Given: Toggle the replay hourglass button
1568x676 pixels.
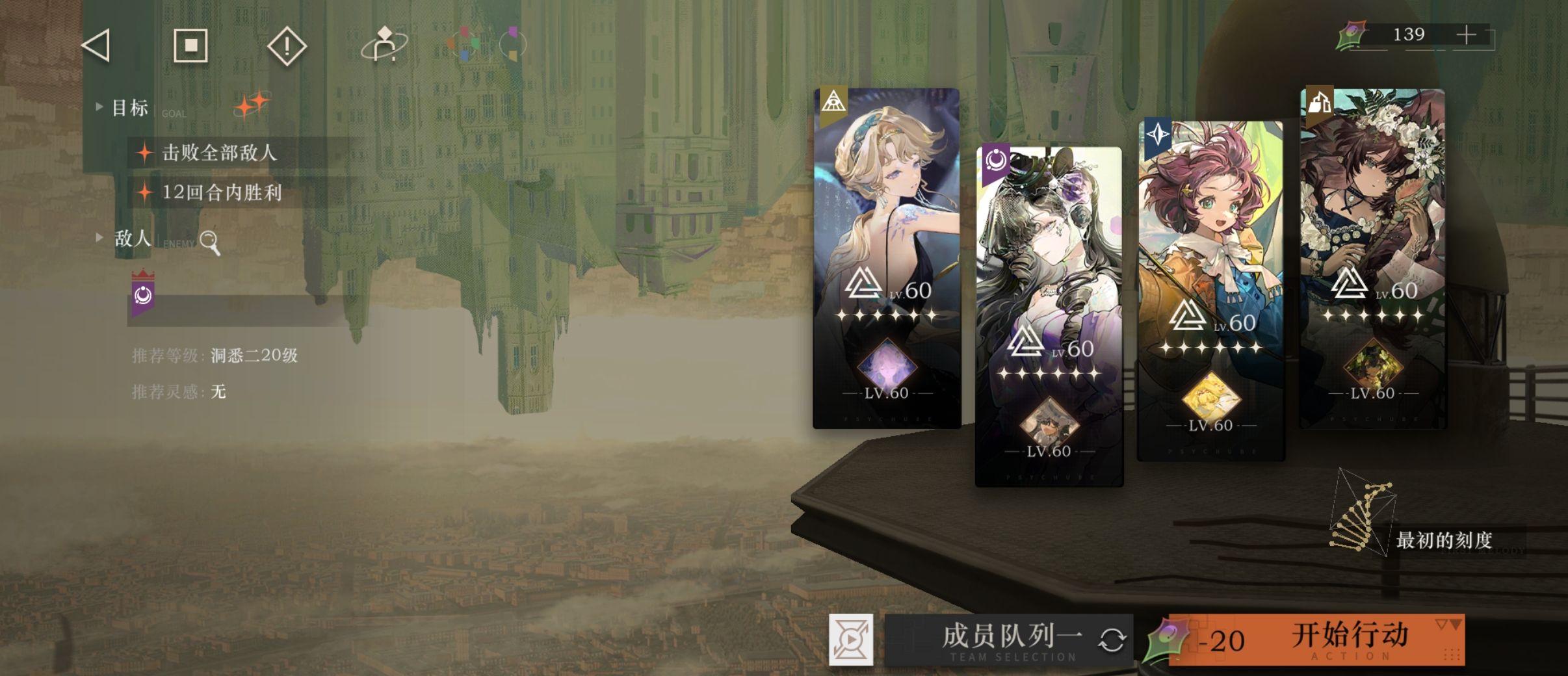Looking at the screenshot, I should click(851, 640).
